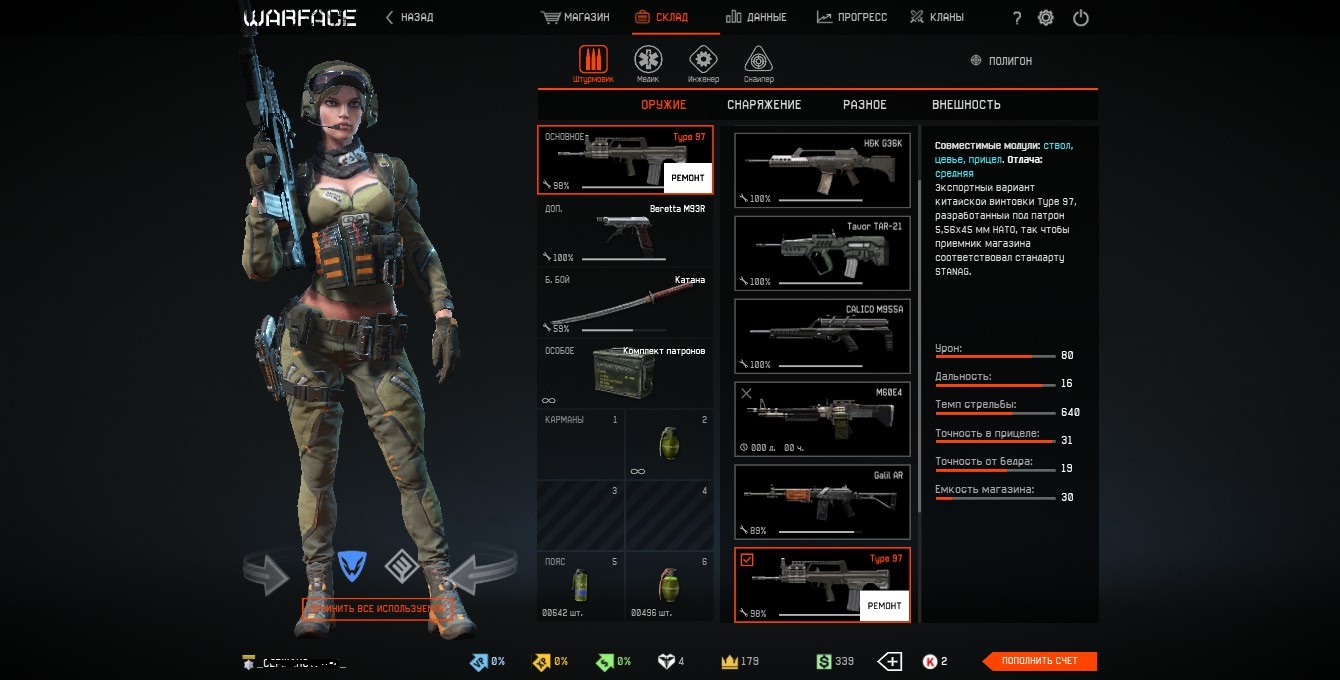
Task: Open the help question mark icon
Action: pyautogui.click(x=1017, y=18)
